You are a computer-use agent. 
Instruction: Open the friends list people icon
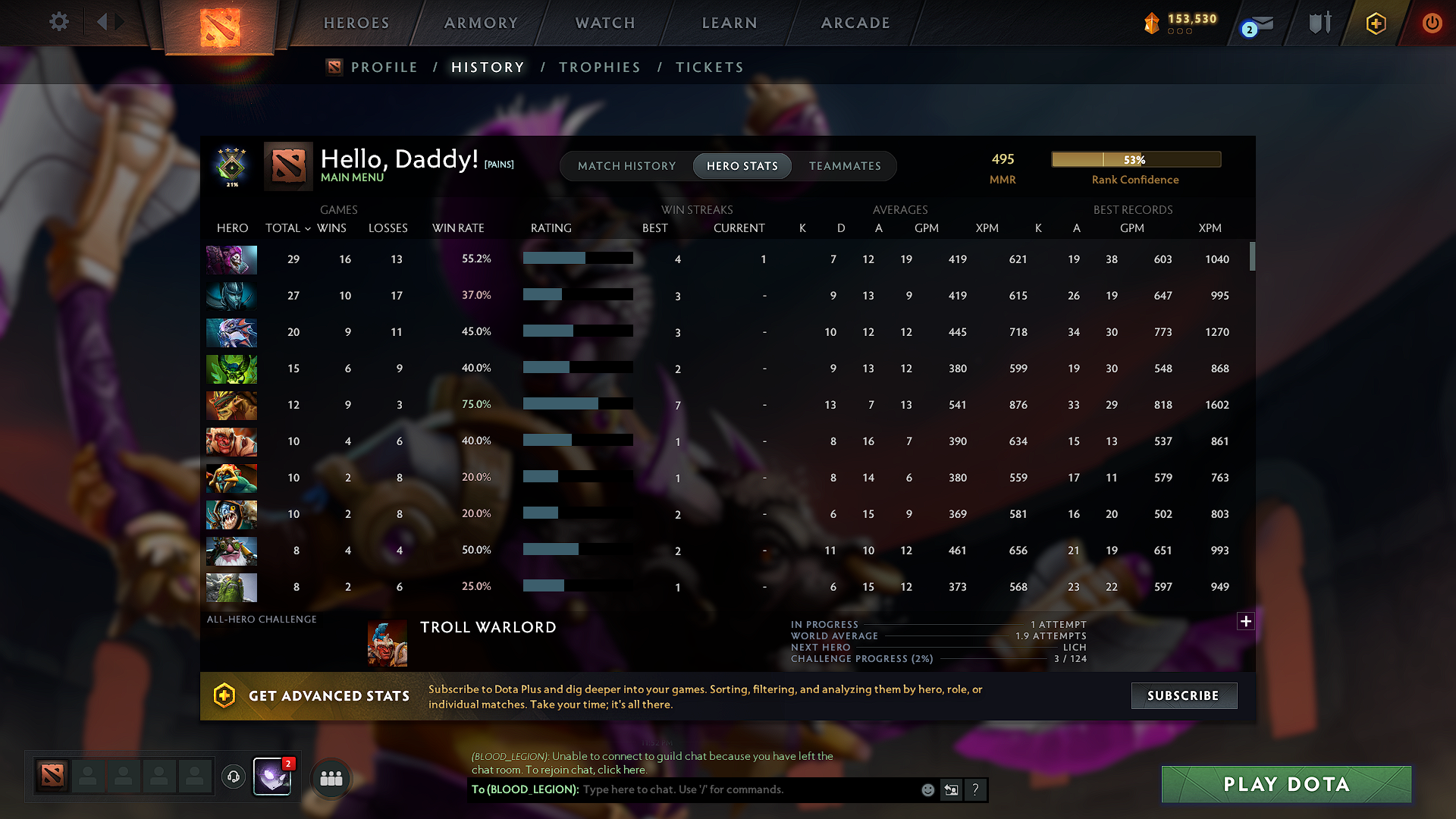330,778
